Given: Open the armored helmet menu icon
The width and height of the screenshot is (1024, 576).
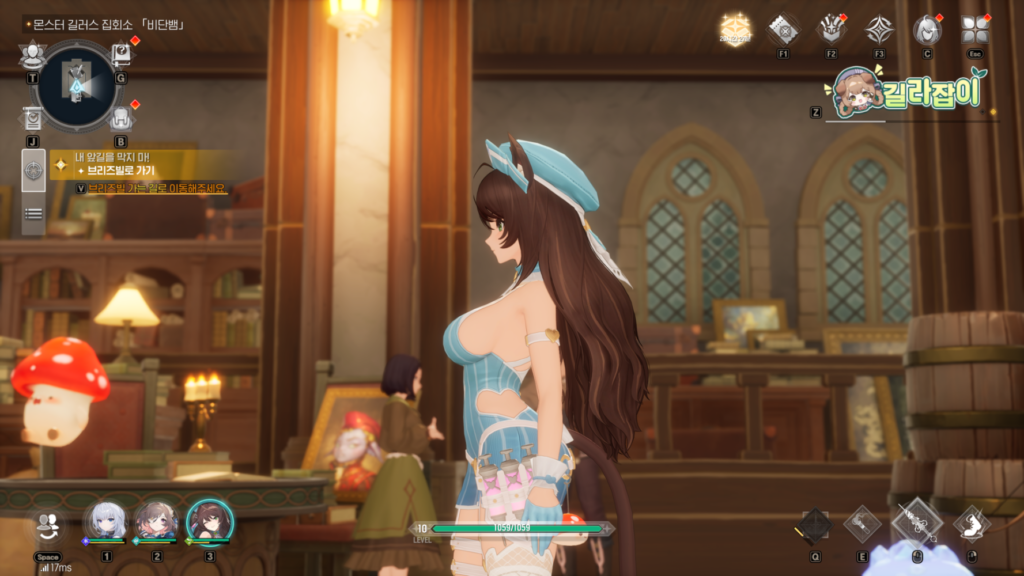Looking at the screenshot, I should coord(831,29).
